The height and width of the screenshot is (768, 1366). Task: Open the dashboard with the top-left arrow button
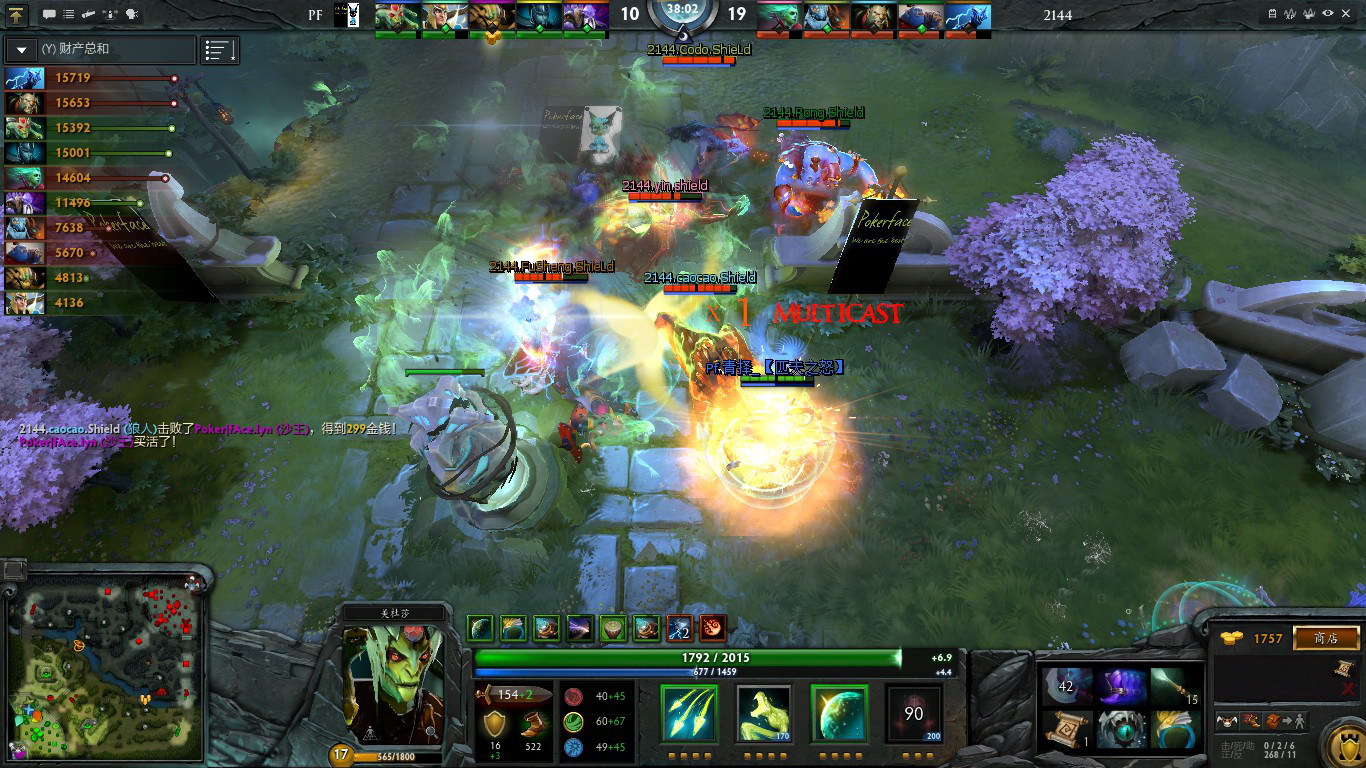[18, 15]
